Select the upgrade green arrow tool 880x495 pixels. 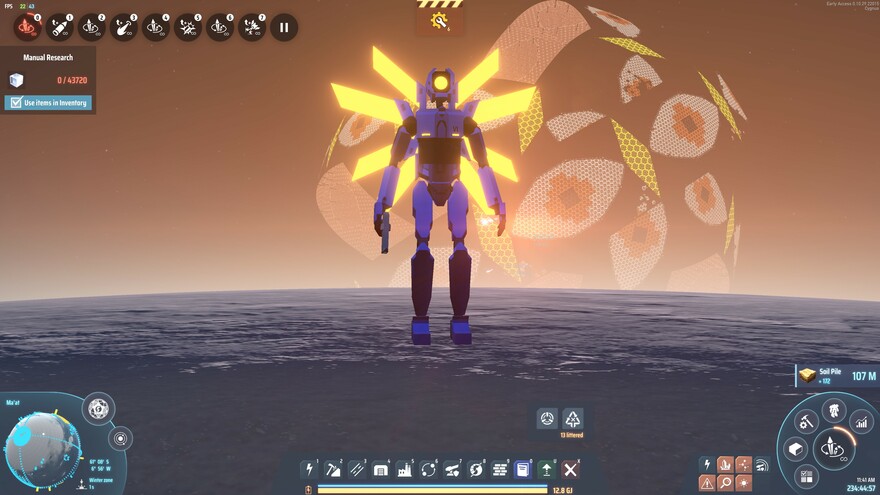547,469
